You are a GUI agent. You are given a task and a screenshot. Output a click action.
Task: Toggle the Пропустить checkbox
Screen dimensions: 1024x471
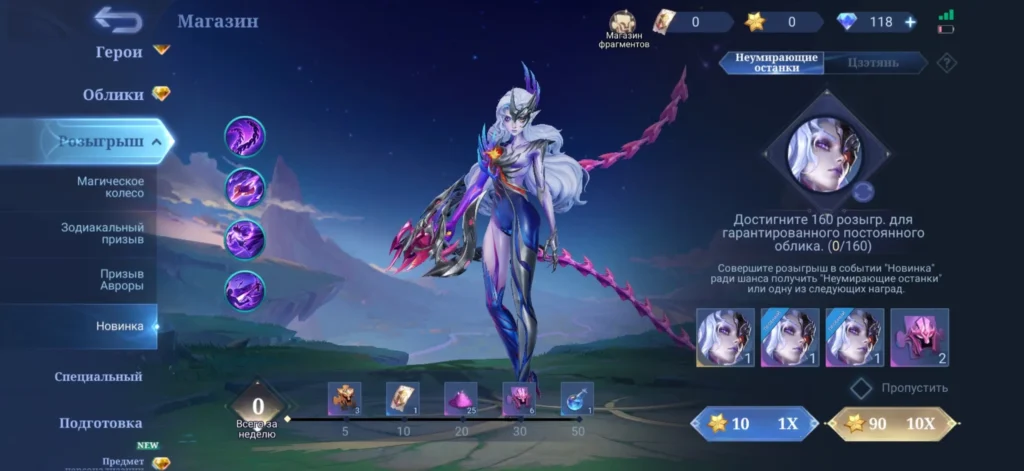(861, 387)
